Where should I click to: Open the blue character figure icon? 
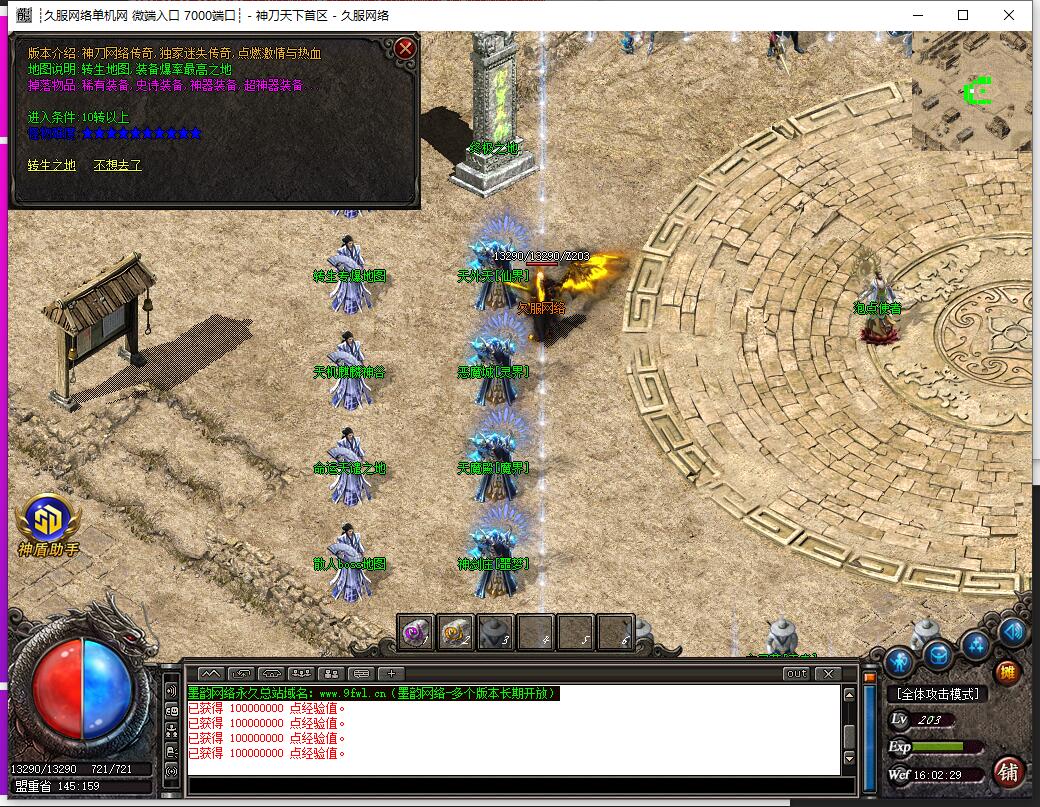point(899,661)
